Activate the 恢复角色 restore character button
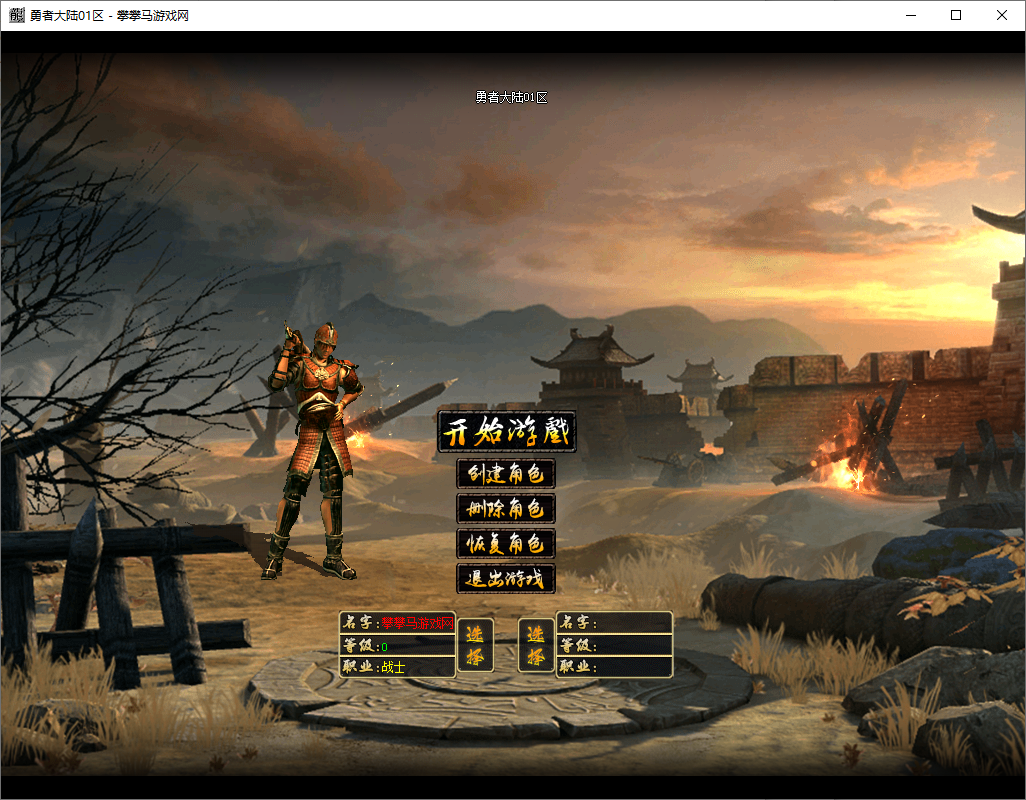The image size is (1026, 800). tap(506, 543)
